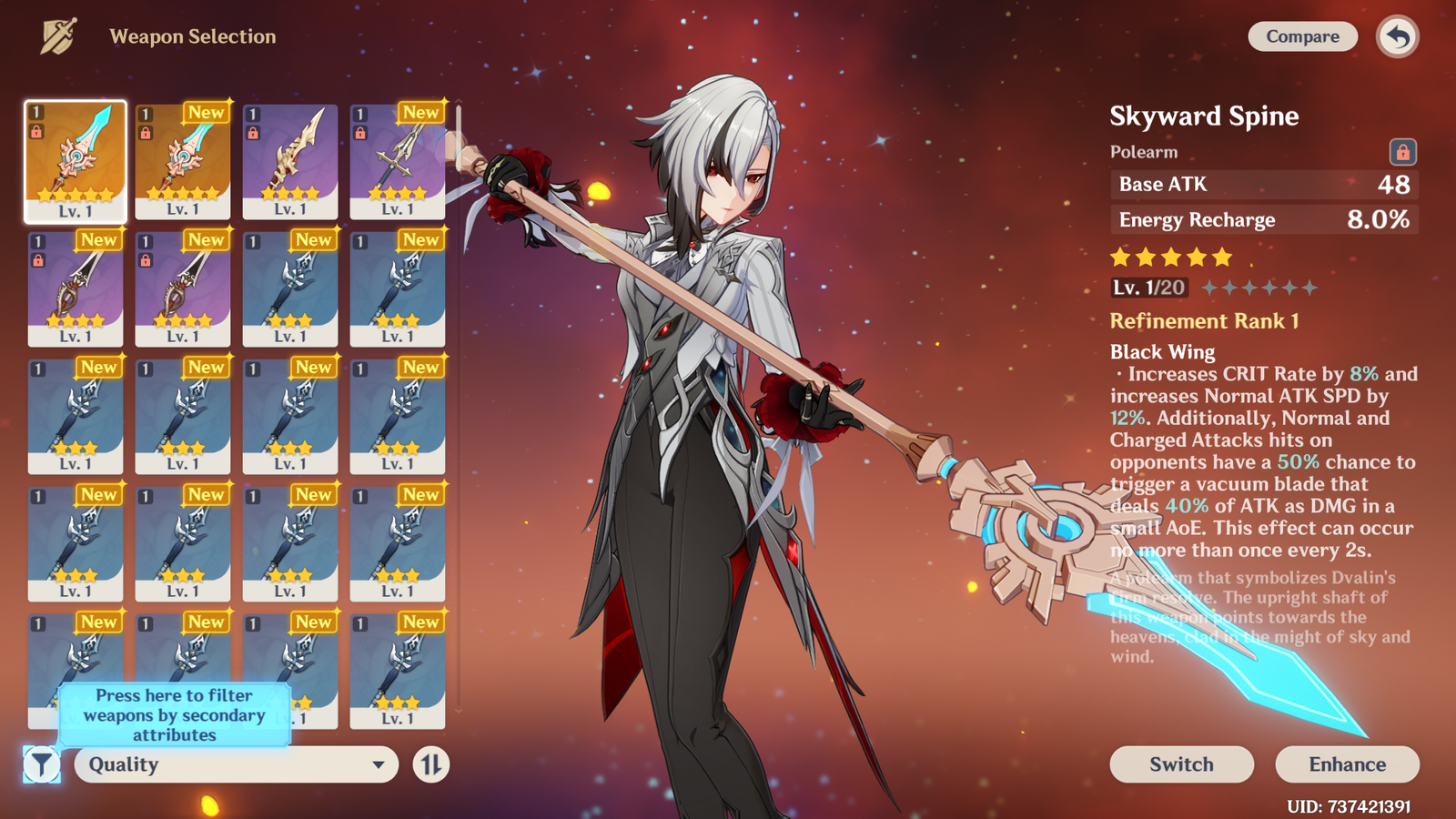Enhance the Skyward Spine
Viewport: 1456px width, 819px height.
coord(1347,764)
